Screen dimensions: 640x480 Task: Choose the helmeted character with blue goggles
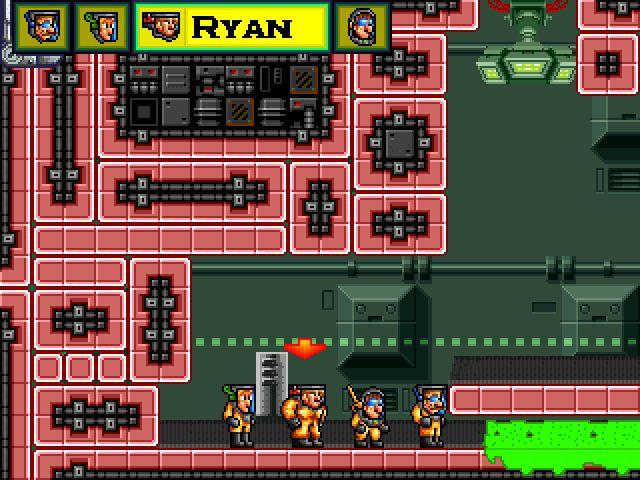[x=361, y=26]
